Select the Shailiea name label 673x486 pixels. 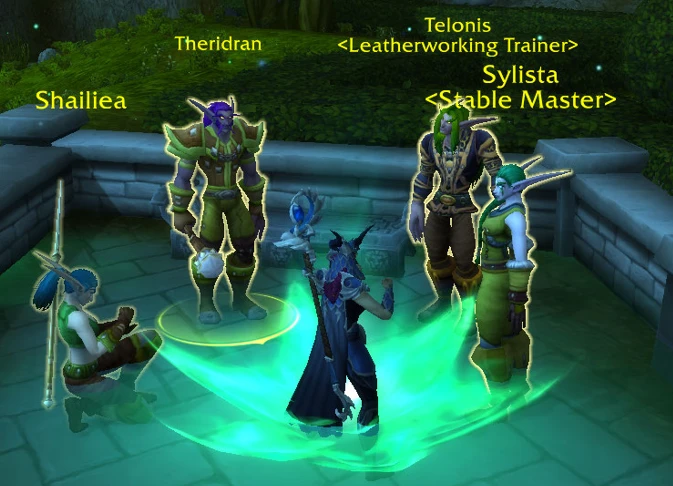pyautogui.click(x=81, y=100)
